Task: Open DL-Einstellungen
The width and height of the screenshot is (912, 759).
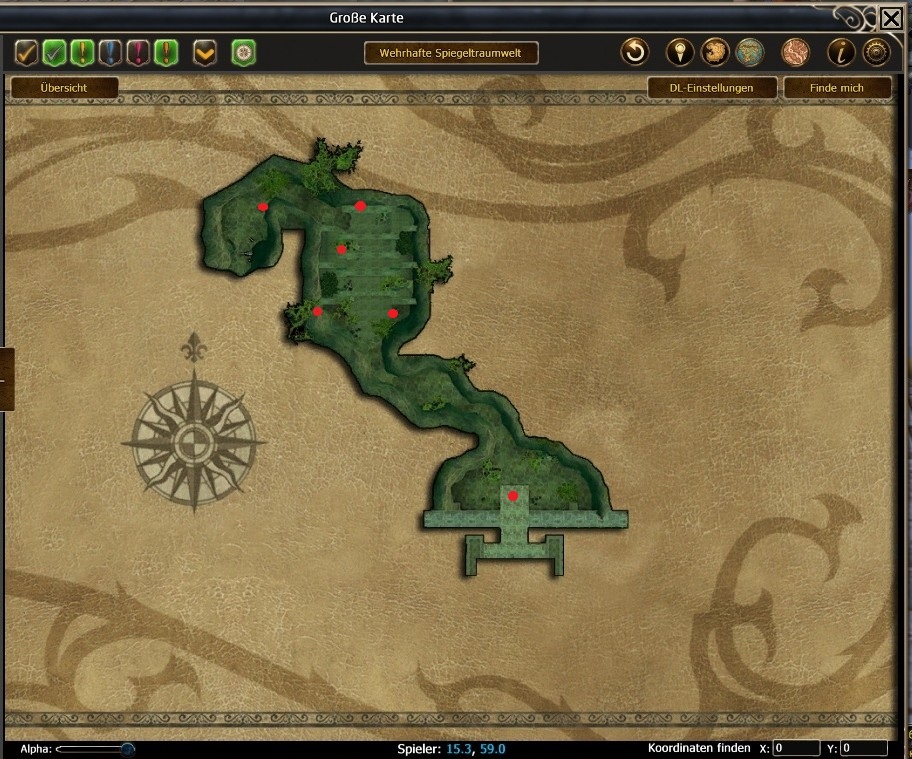Action: 711,88
